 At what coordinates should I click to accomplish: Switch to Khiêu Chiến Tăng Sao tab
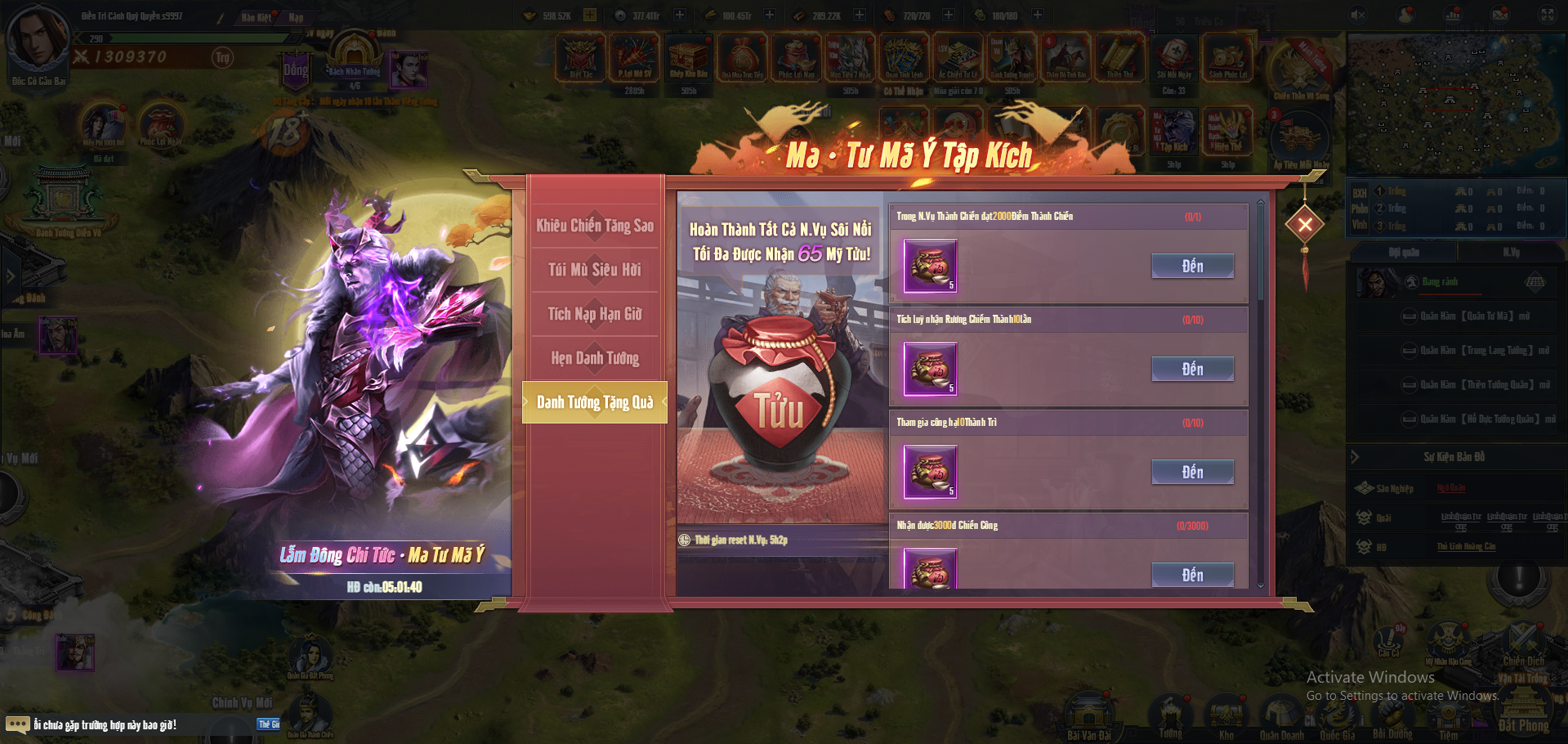coord(595,226)
